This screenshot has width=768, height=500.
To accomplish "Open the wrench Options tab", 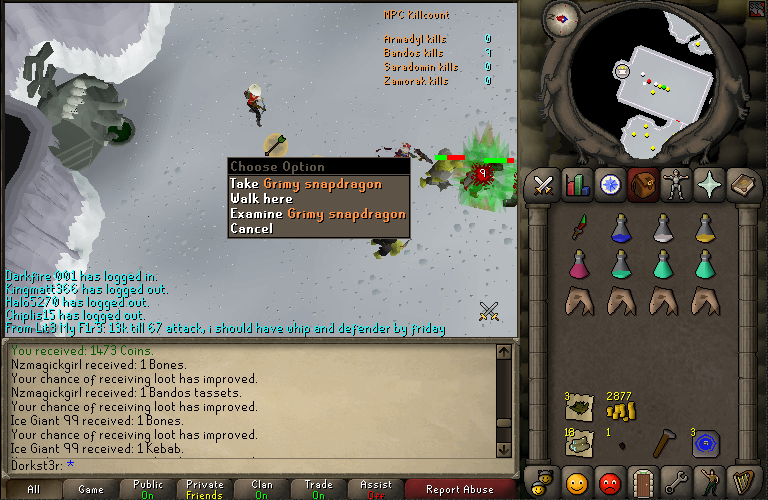I will click(x=677, y=482).
